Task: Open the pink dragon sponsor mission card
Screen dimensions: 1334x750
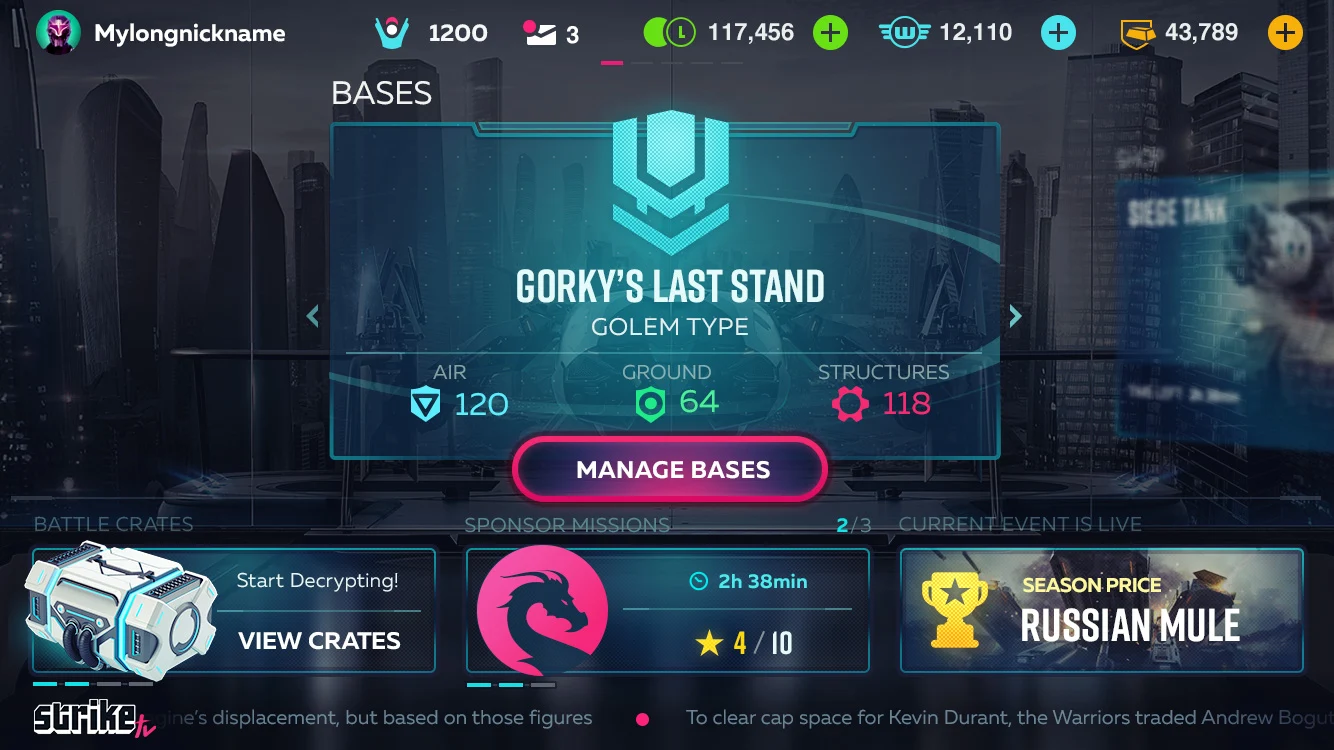Action: (542, 610)
